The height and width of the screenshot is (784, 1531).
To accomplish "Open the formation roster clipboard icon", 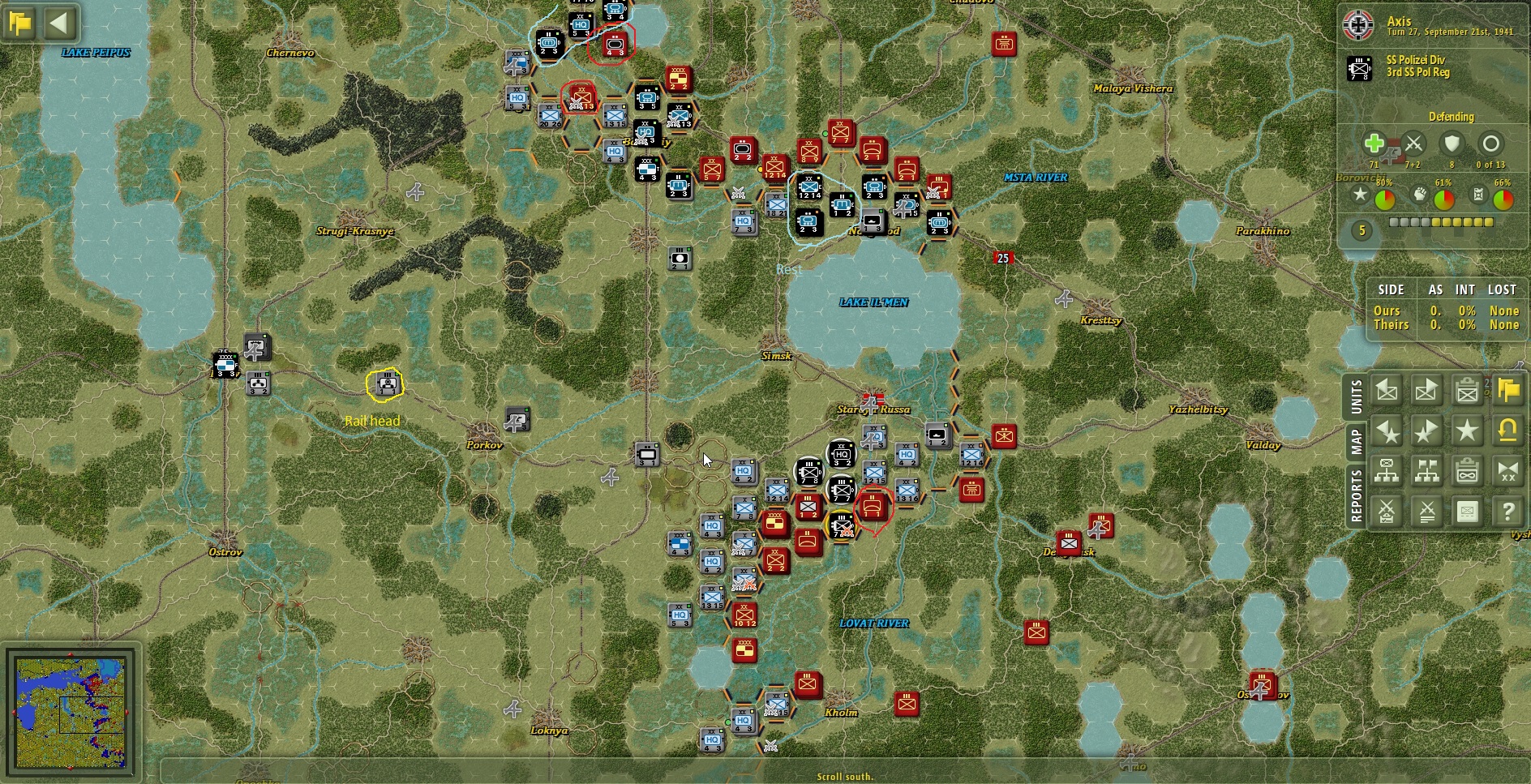I will 1468,470.
